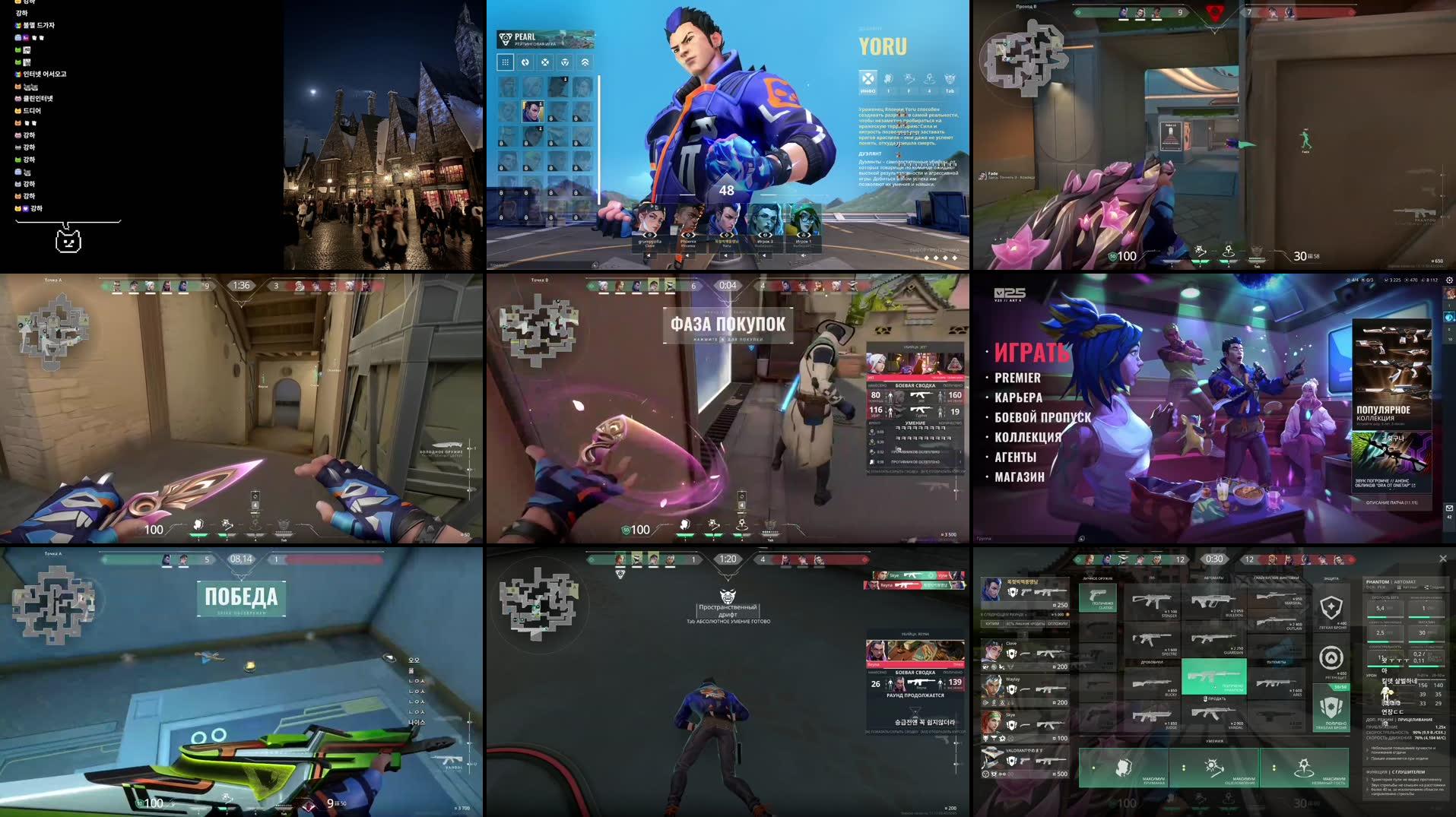
Task: Click the ИГРАТЬ play button
Action: point(1032,353)
